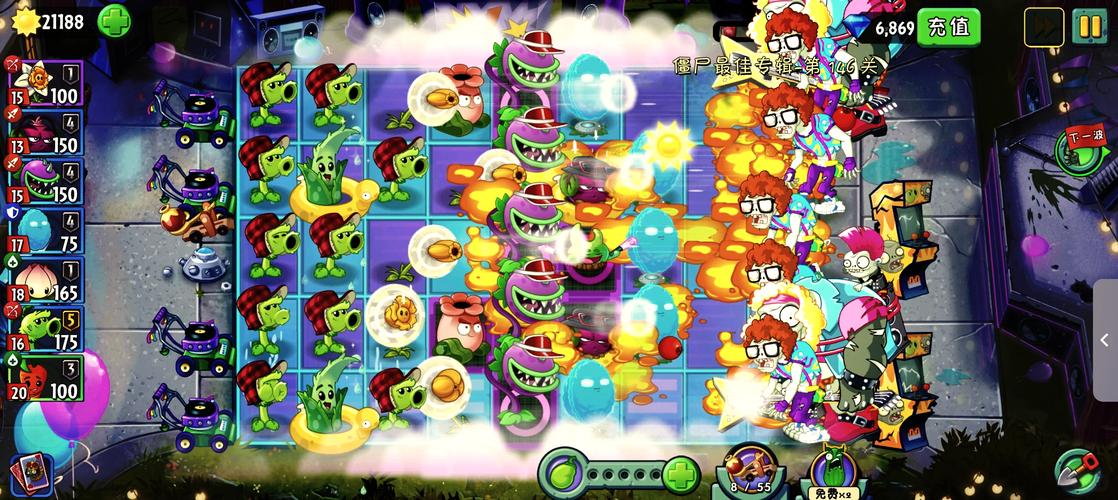1118x500 pixels.
Task: Tap the green 充值 recharge button
Action: tap(948, 27)
